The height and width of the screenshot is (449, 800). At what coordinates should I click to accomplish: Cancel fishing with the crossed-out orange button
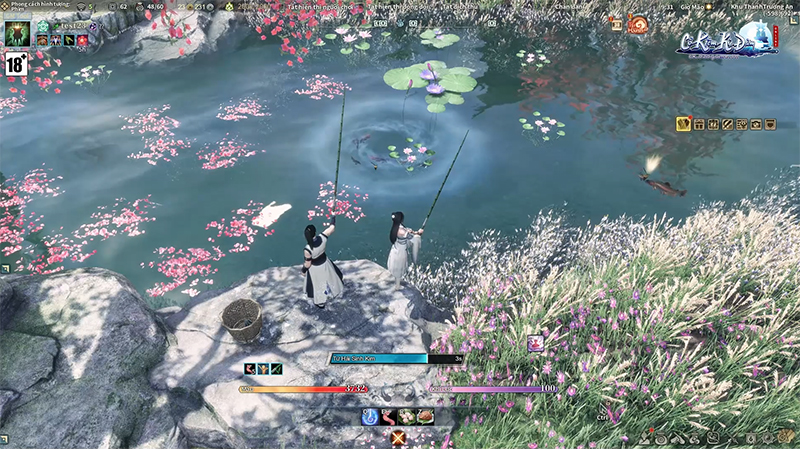tap(399, 437)
